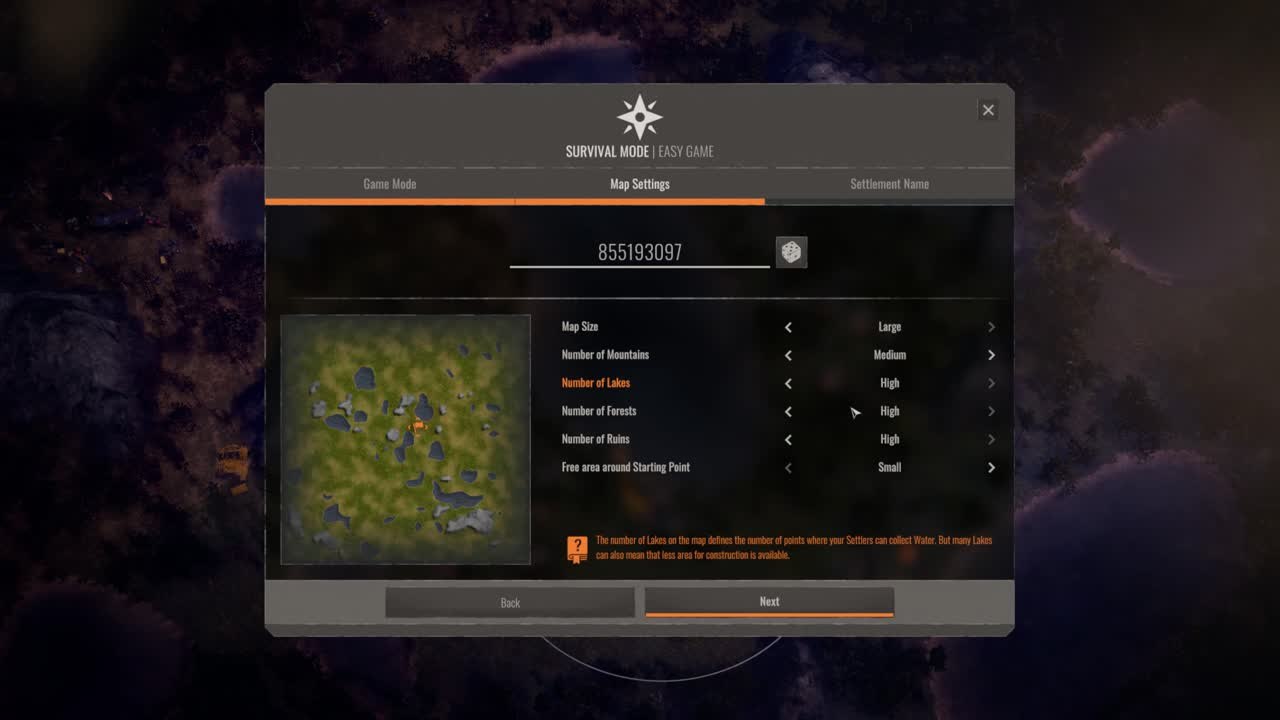Reduce Number of Lakes with left arrow
The height and width of the screenshot is (720, 1280).
coord(788,383)
